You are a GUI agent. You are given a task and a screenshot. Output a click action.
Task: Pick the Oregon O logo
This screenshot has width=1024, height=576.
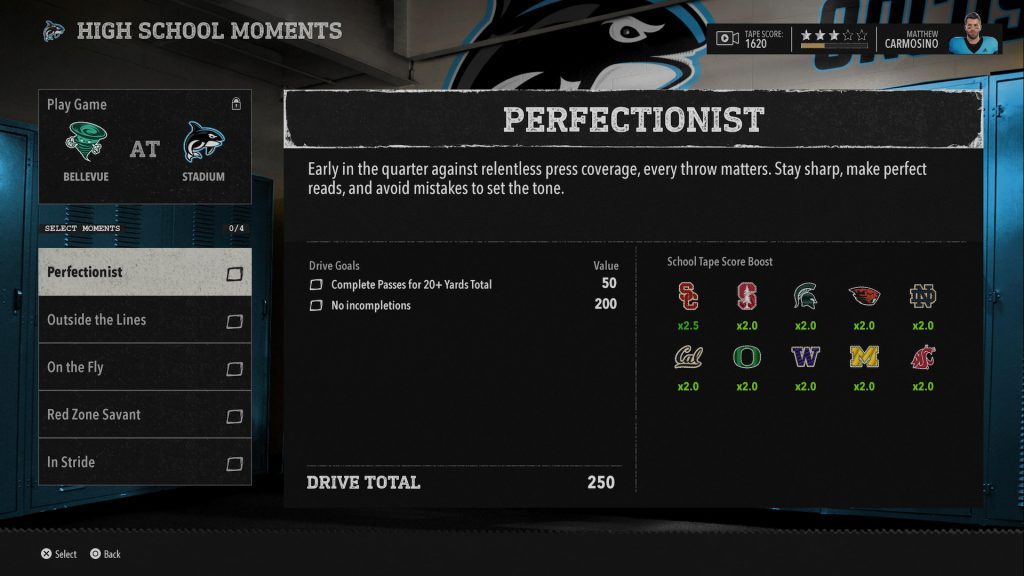point(746,357)
